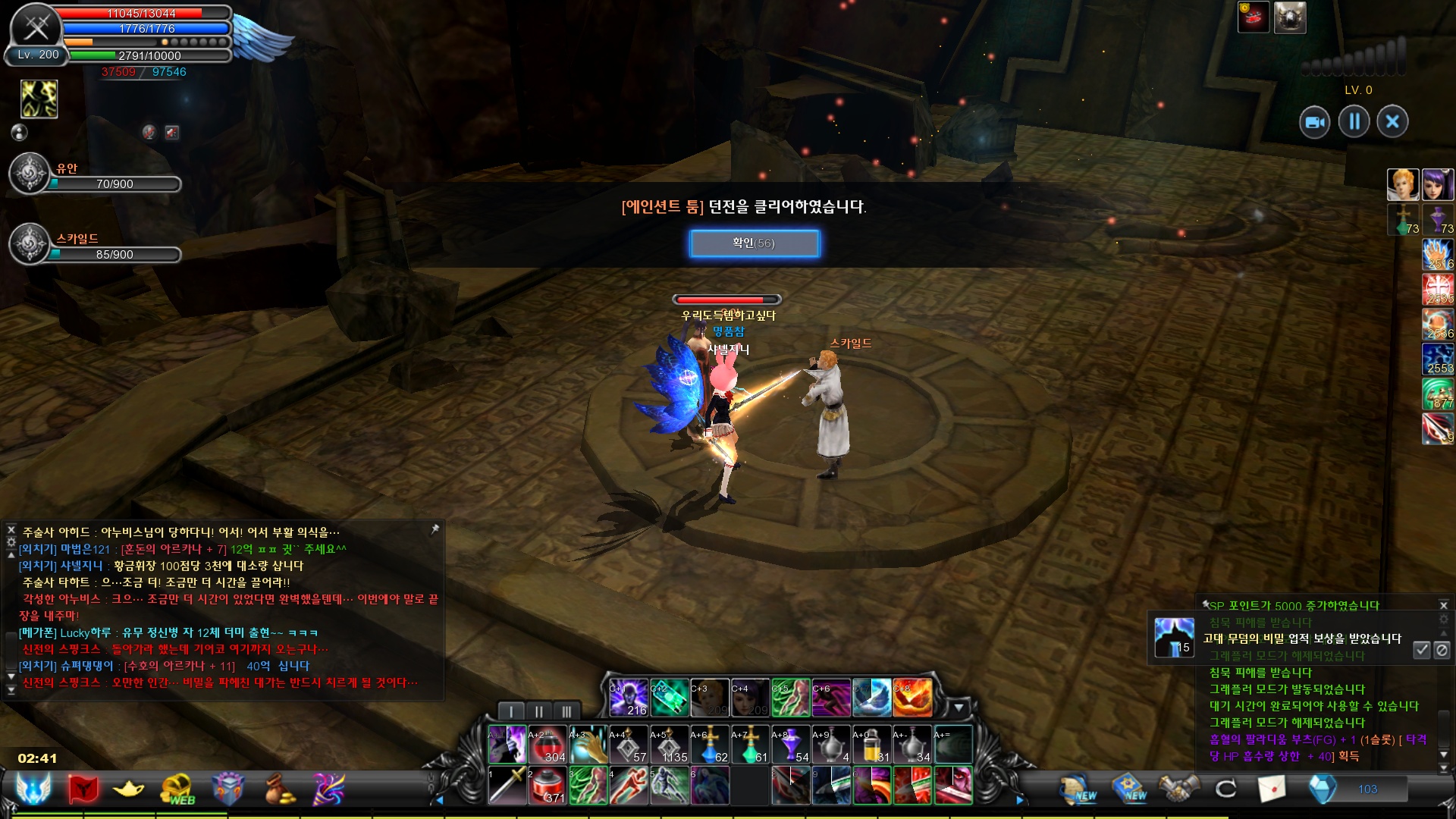
Task: Accept the achievement reward with the checkmark
Action: [1422, 650]
